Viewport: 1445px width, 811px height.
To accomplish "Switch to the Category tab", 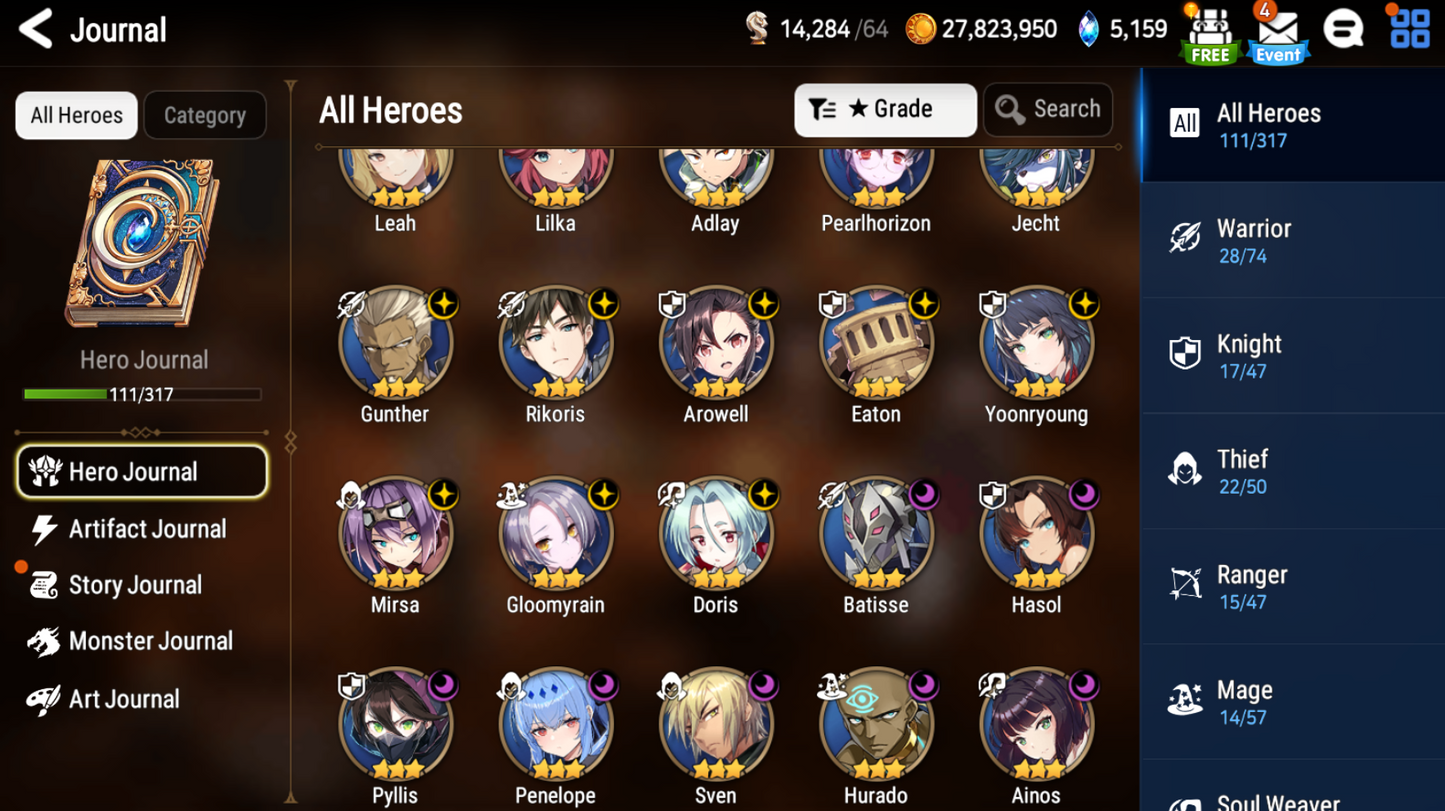I will tap(205, 115).
